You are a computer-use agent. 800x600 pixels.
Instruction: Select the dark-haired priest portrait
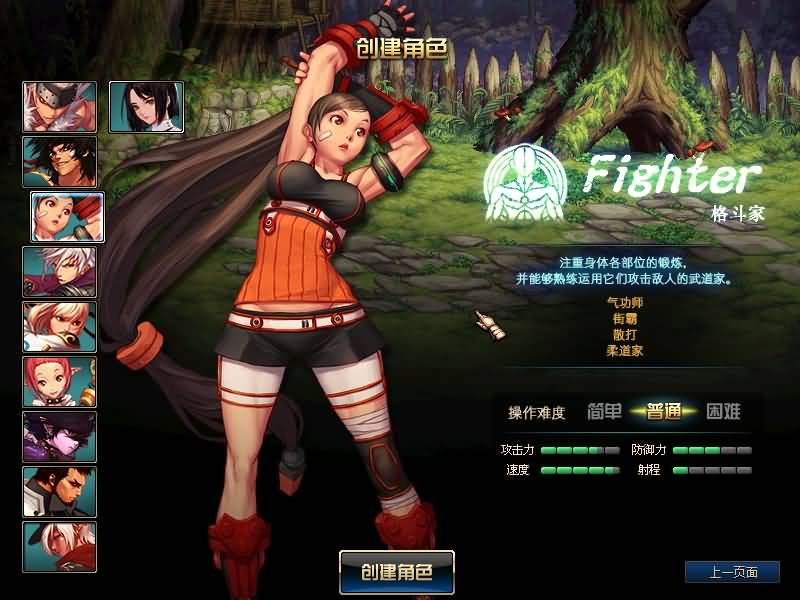click(x=60, y=492)
